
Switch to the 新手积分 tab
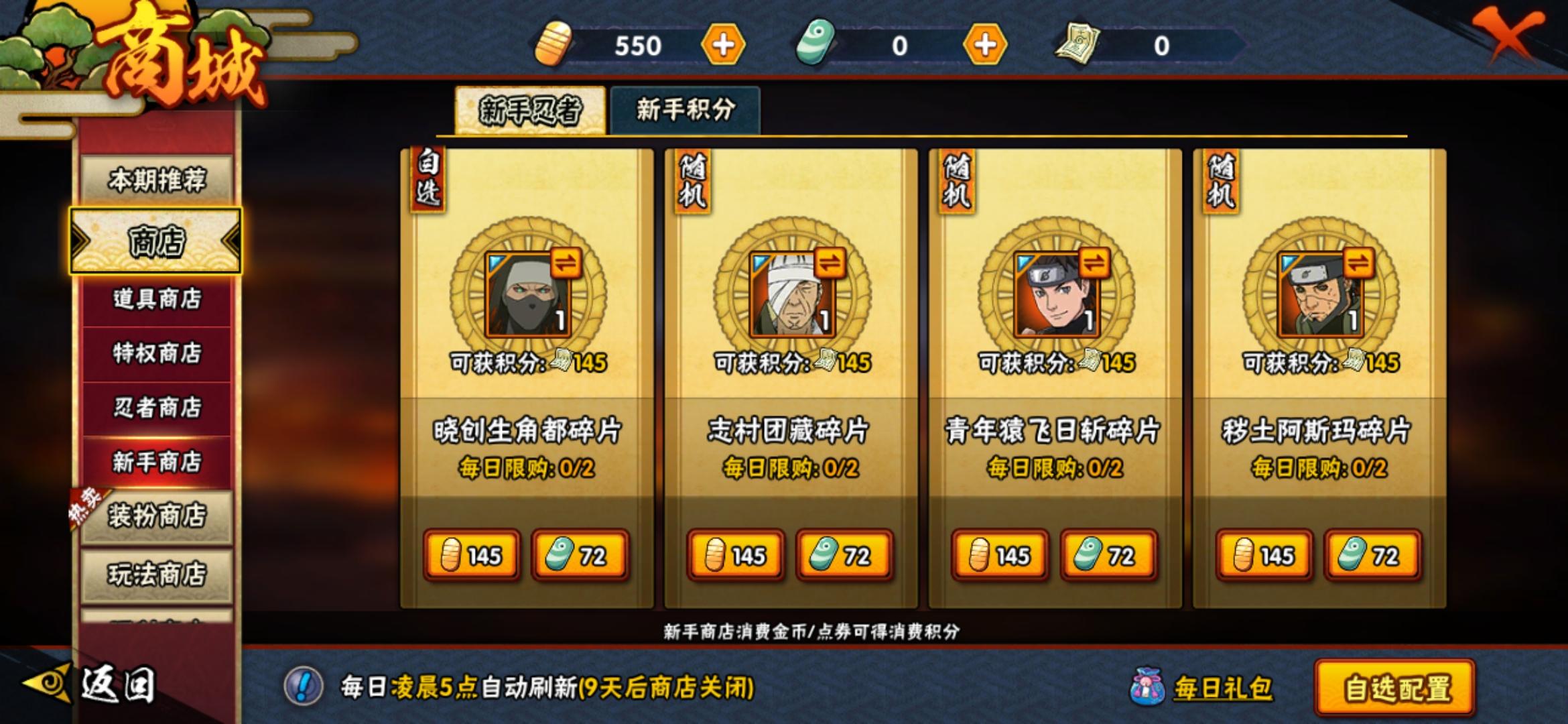pos(685,106)
